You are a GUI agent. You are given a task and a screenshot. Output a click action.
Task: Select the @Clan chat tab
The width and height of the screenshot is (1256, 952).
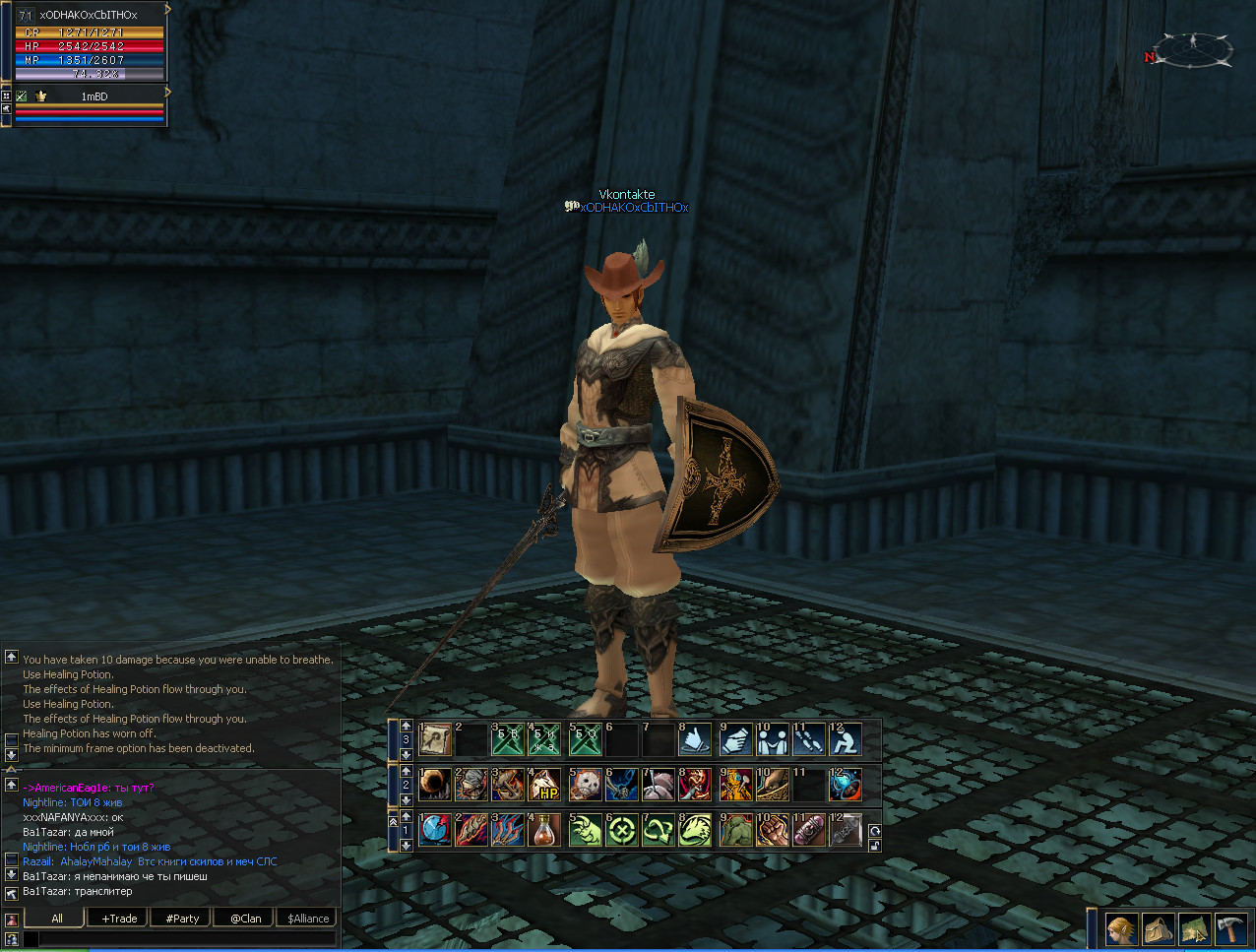(x=245, y=919)
